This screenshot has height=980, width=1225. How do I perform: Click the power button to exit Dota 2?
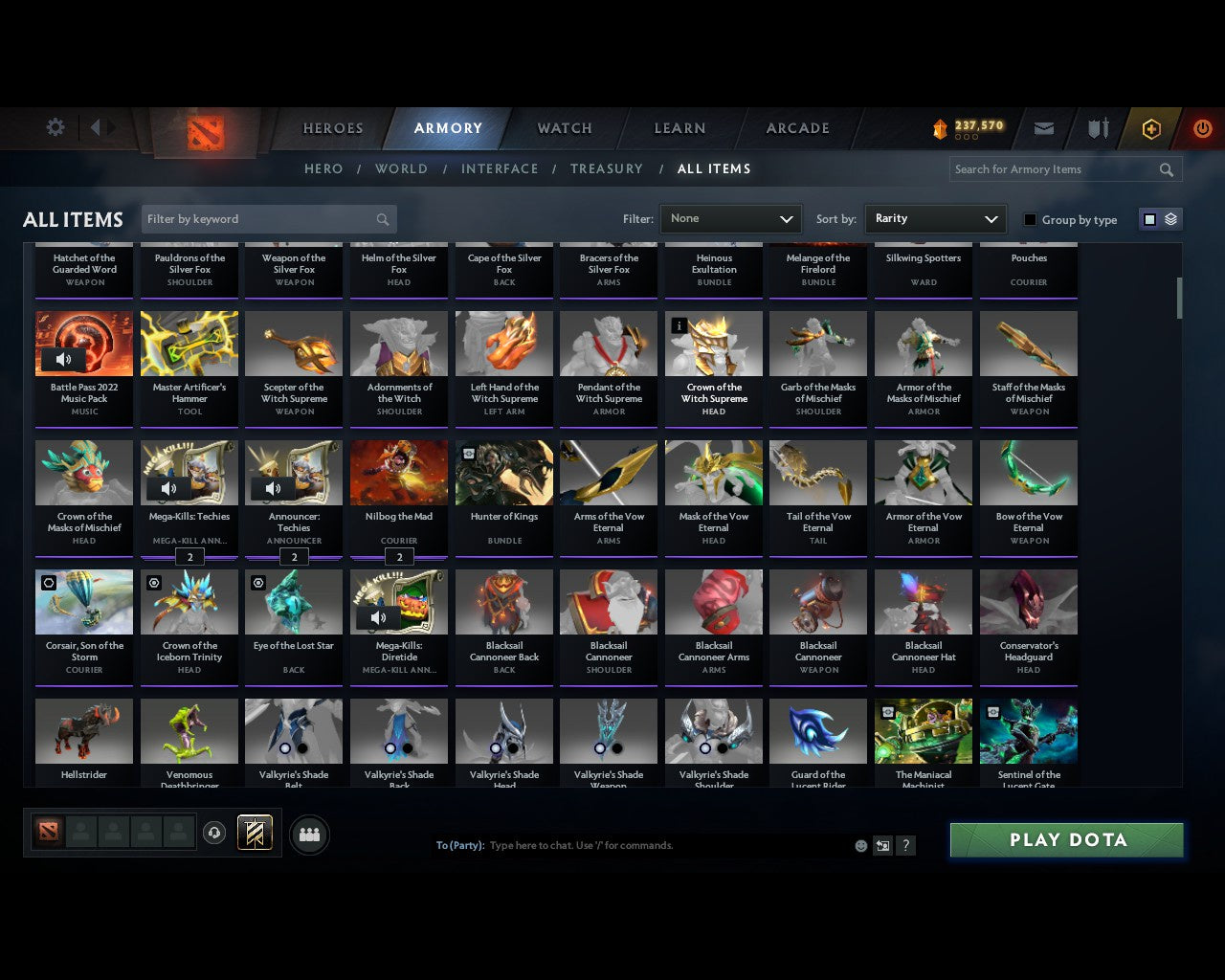click(1203, 128)
